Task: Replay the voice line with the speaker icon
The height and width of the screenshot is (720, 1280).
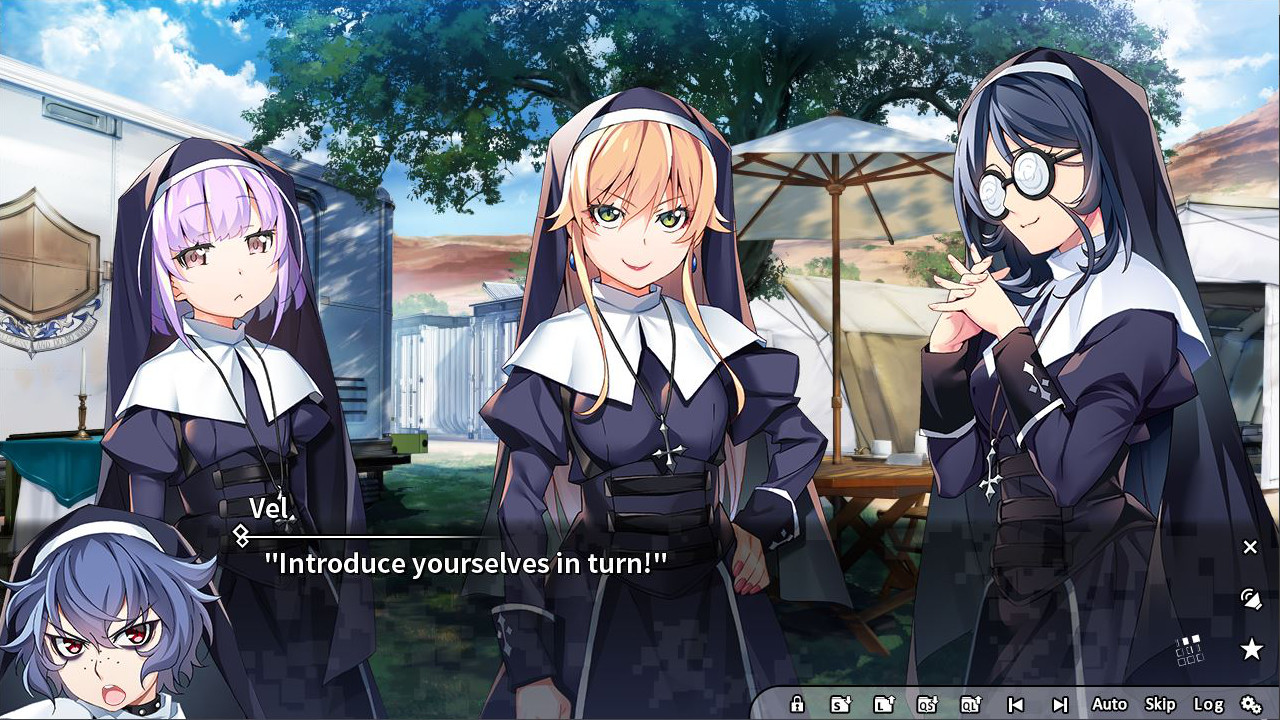Action: click(1251, 596)
